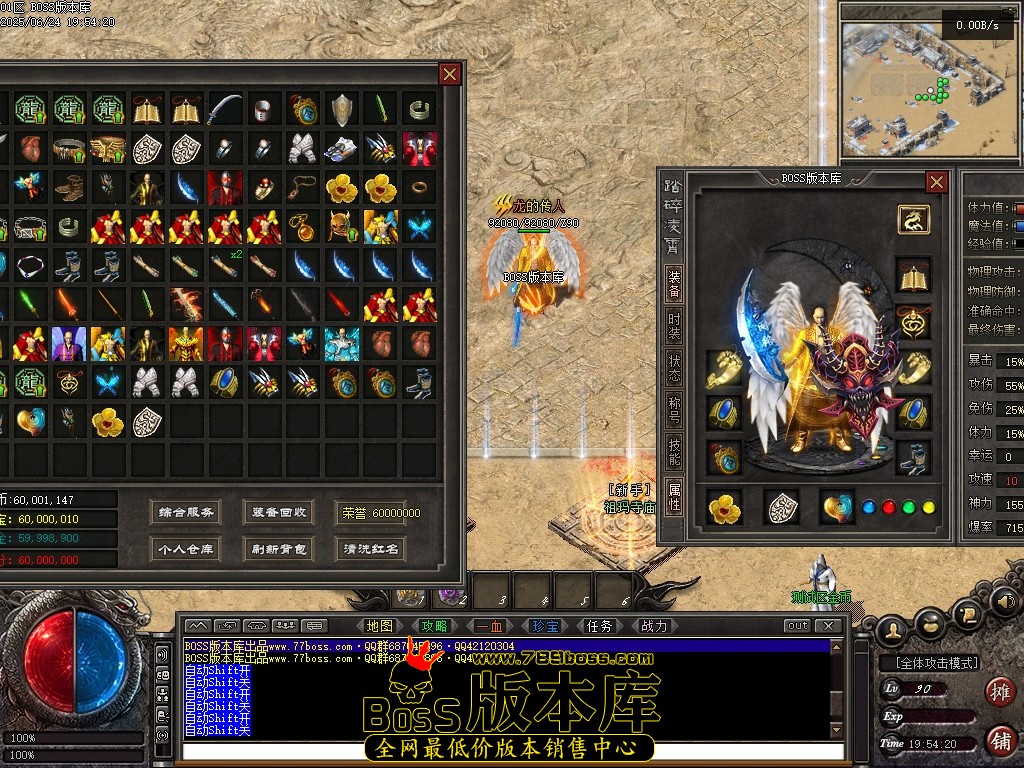Viewport: 1024px width, 768px height.
Task: Click the chat text input box
Action: [x=505, y=750]
